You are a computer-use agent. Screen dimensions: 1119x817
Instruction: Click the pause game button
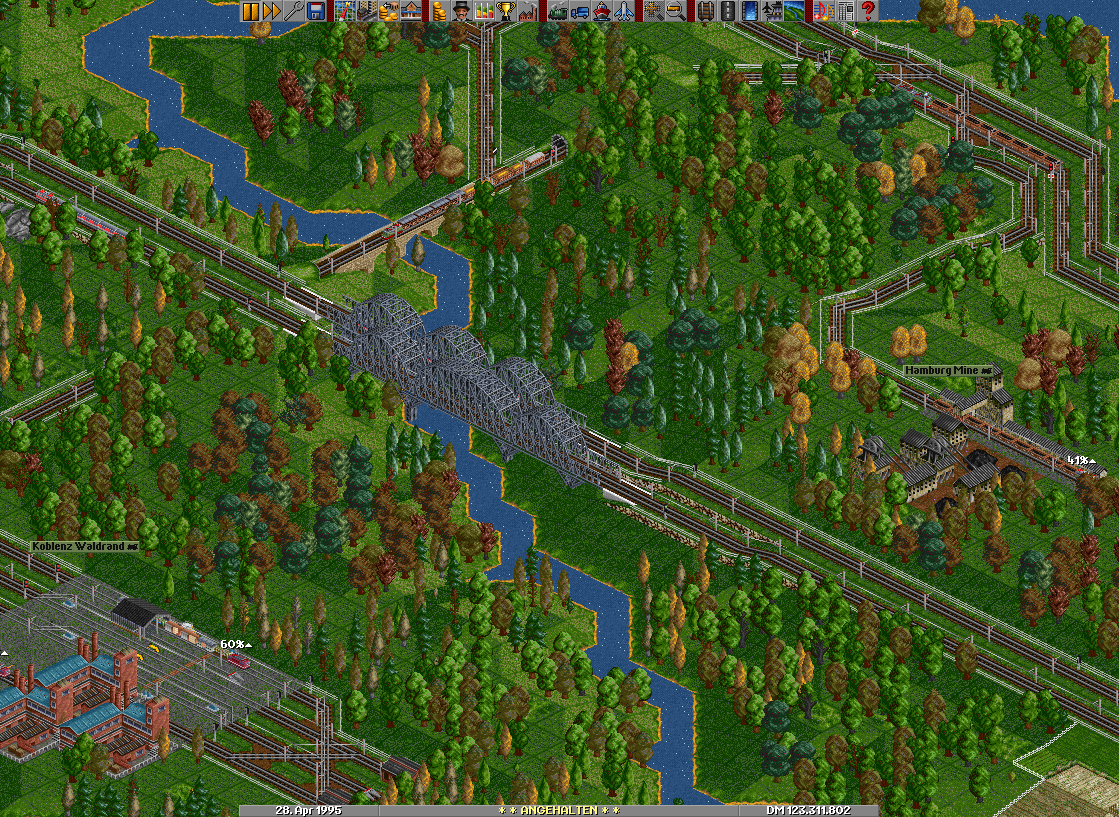[x=250, y=11]
